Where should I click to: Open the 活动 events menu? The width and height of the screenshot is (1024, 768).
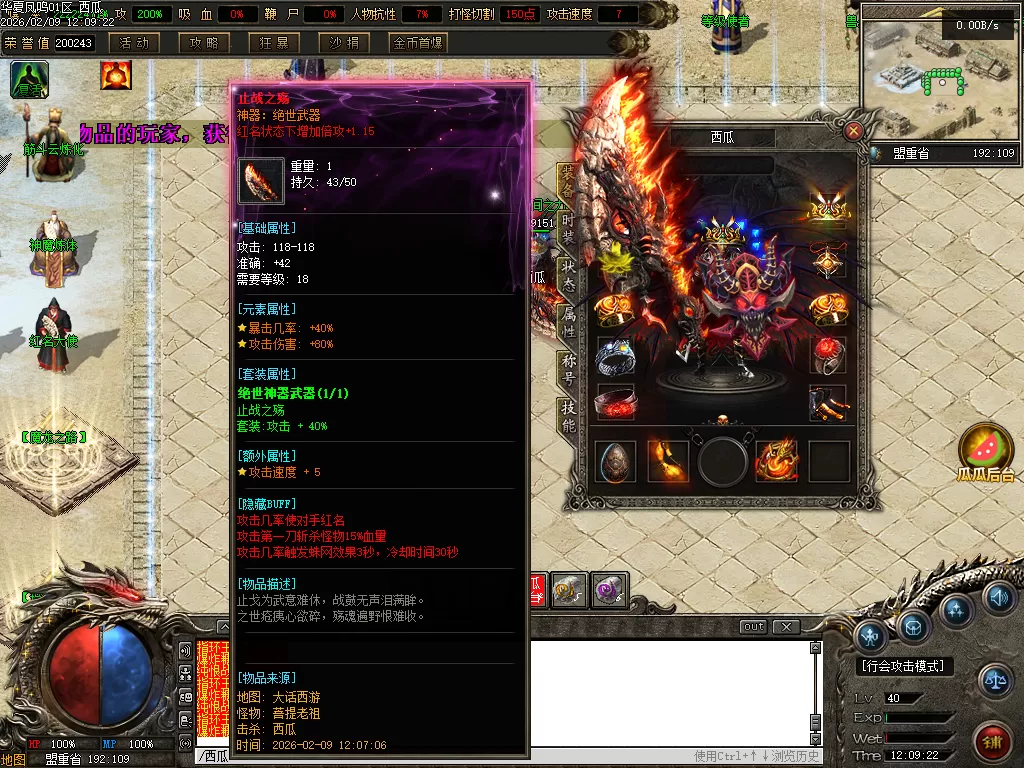pos(133,43)
